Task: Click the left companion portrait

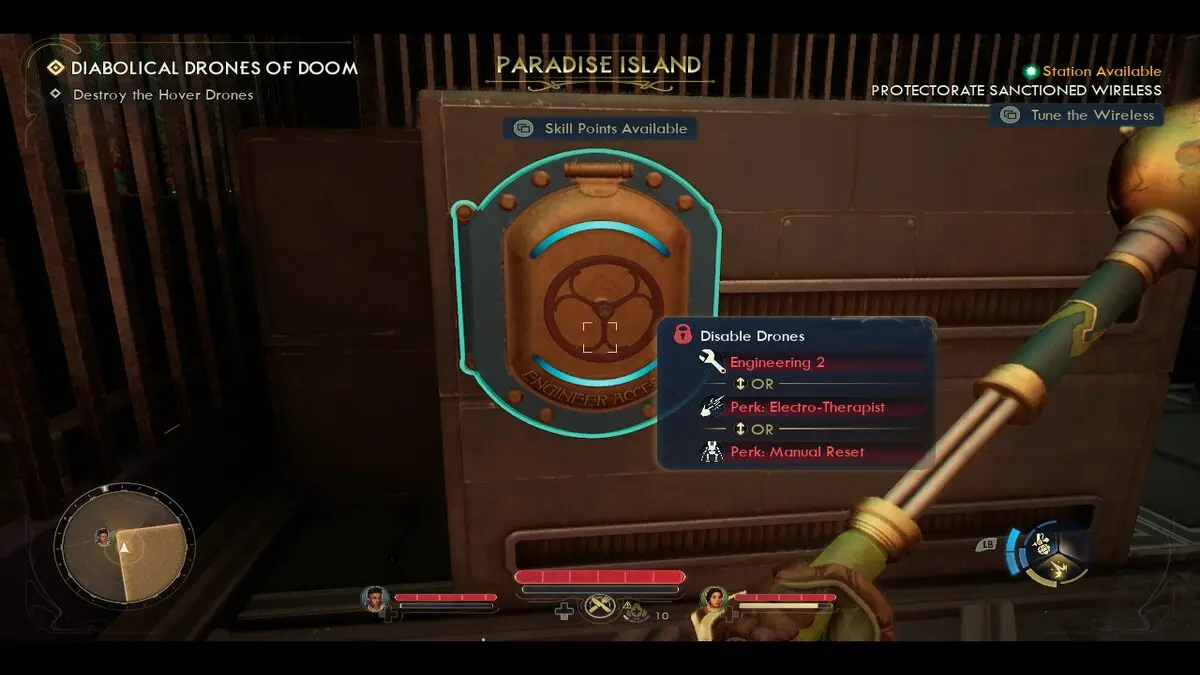Action: (375, 599)
